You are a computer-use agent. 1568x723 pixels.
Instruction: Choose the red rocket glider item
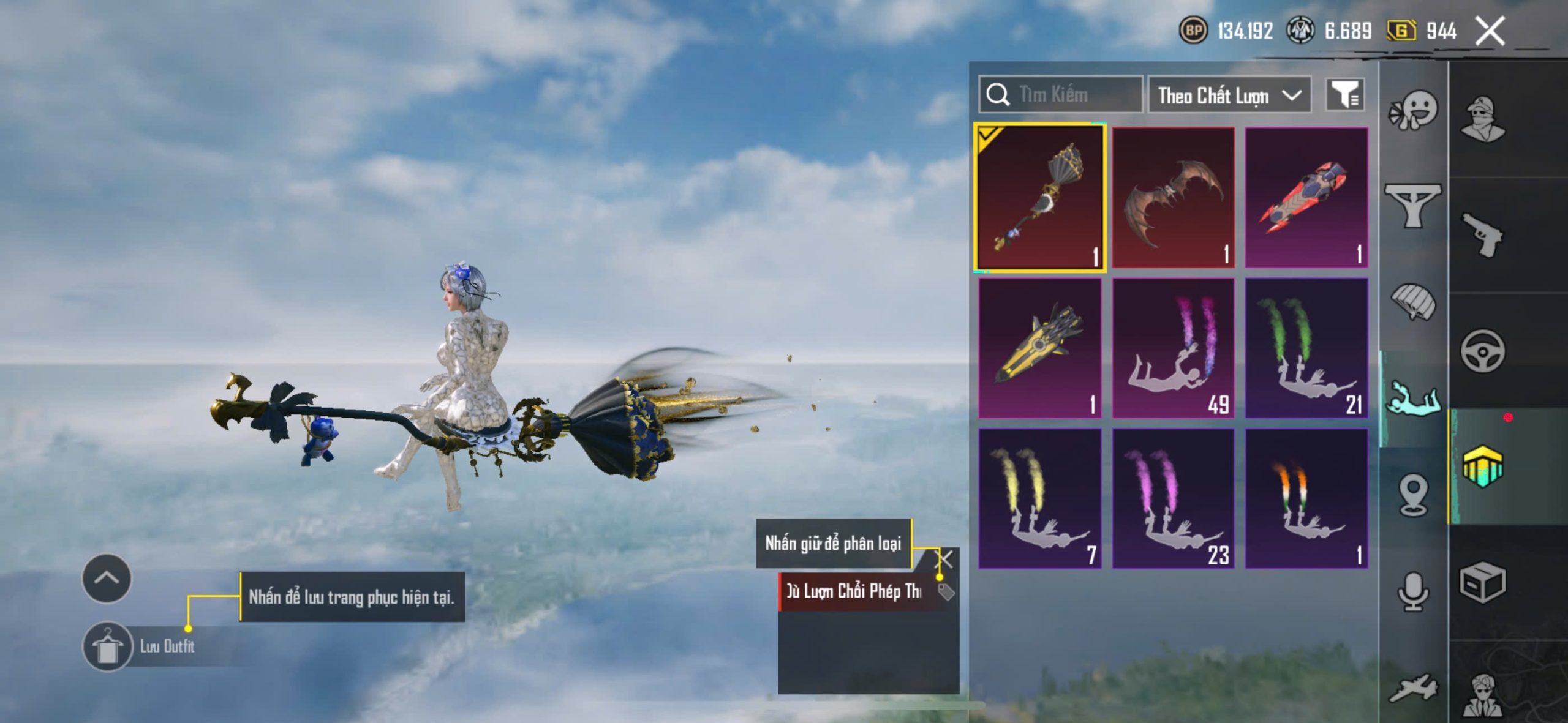[1306, 197]
